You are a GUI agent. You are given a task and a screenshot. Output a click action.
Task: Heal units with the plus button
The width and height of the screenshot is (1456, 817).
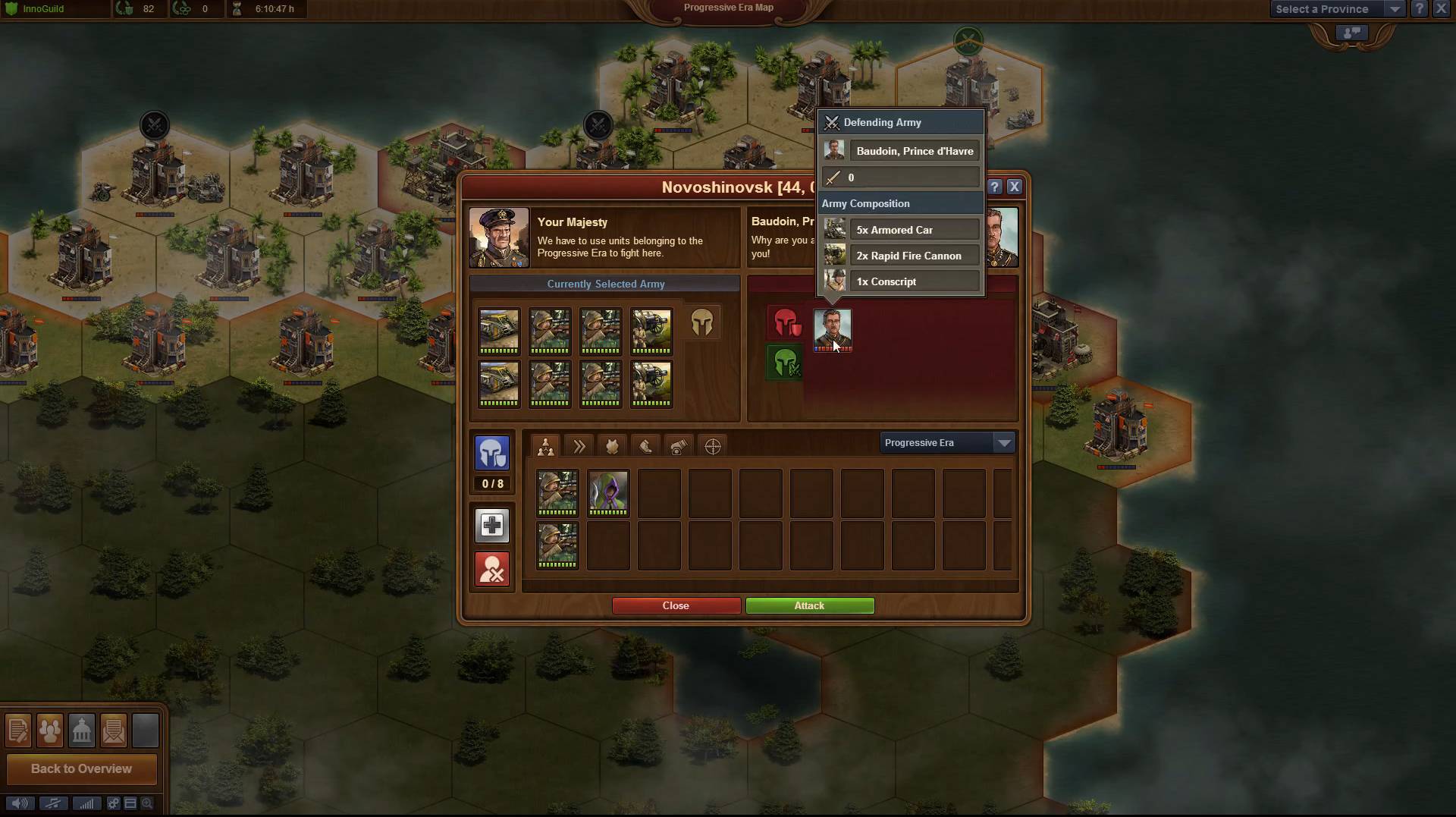(492, 525)
